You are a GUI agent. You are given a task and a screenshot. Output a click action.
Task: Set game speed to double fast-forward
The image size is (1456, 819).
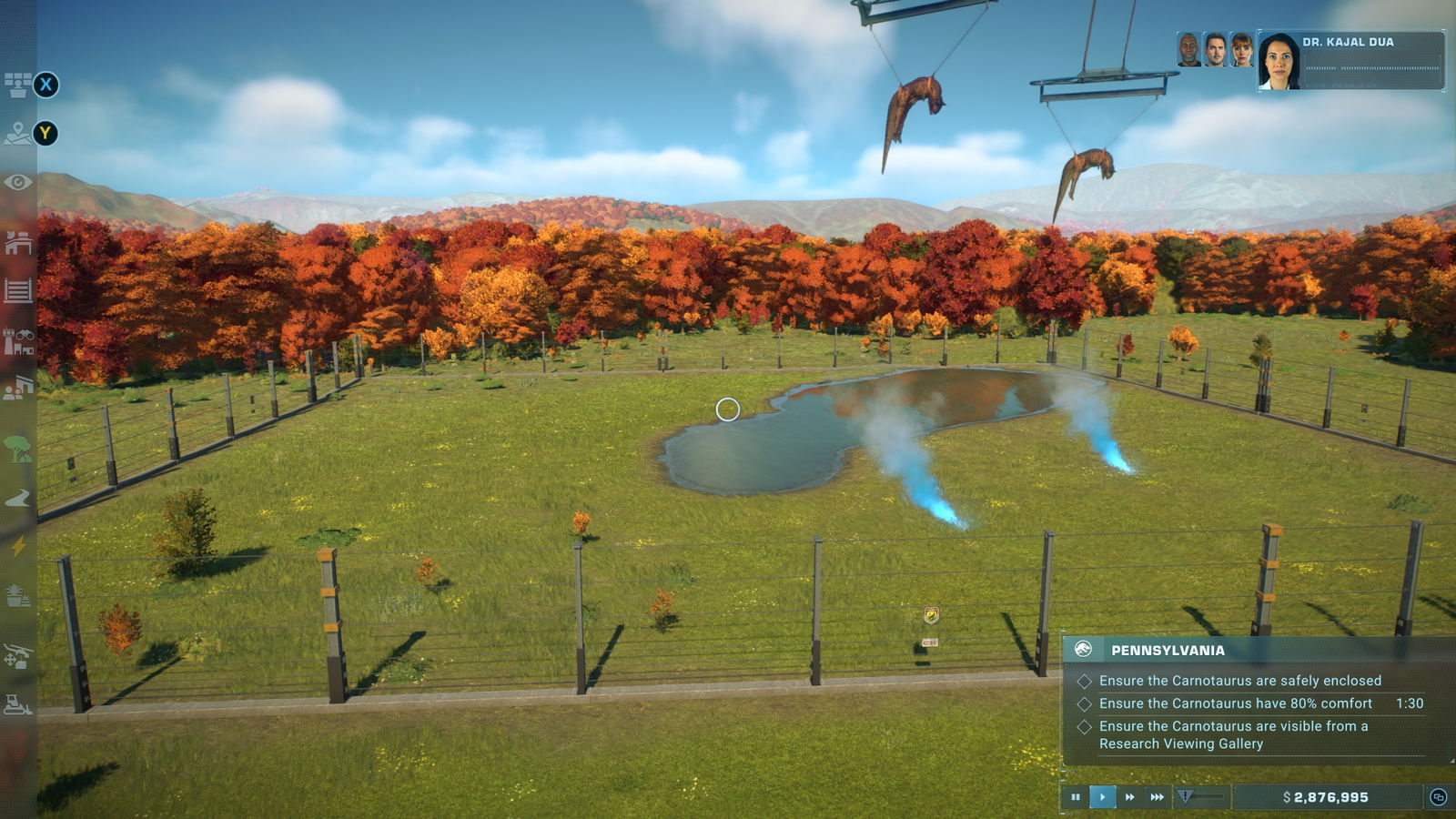(x=1129, y=797)
